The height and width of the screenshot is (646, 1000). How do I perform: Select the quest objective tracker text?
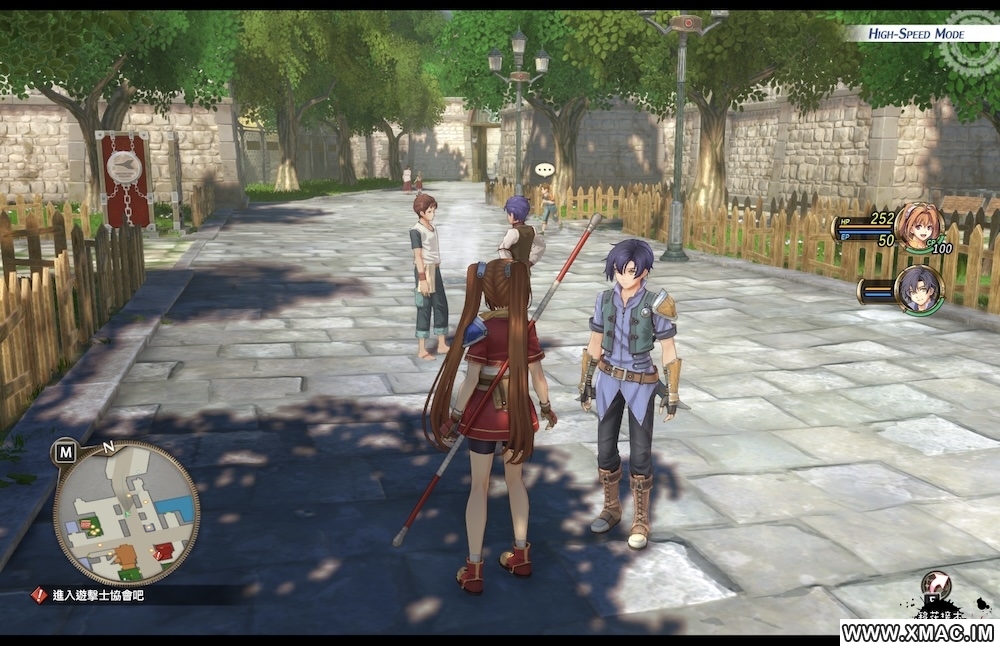tap(98, 595)
